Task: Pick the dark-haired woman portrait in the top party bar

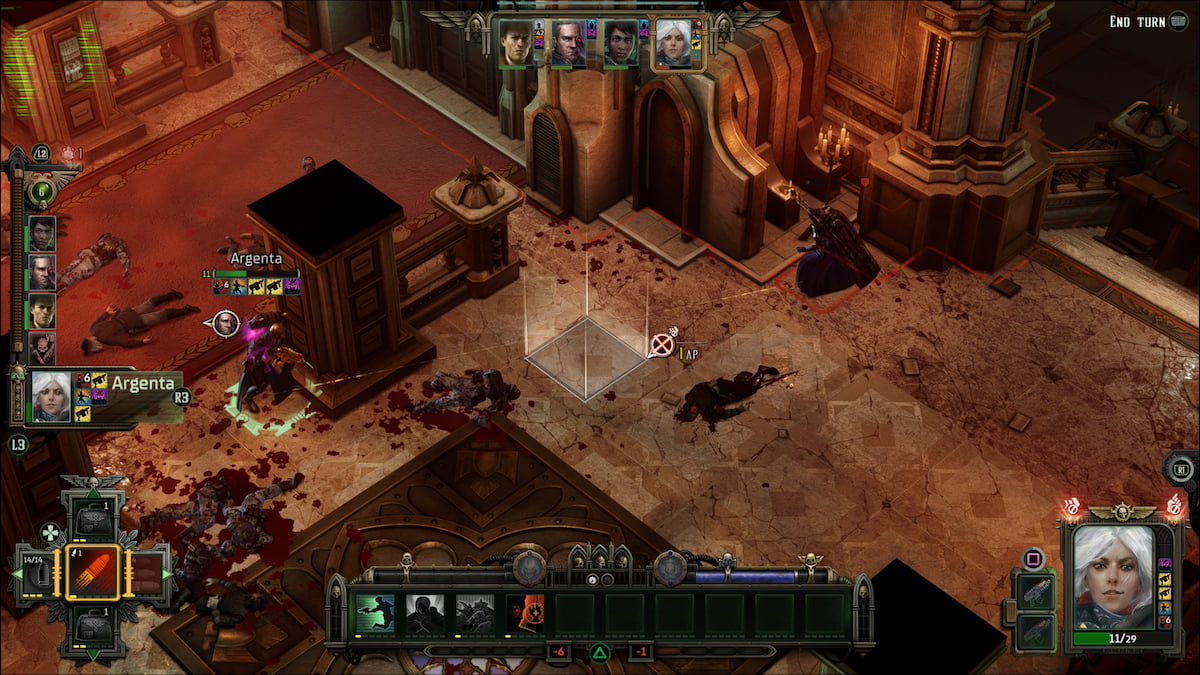Action: coord(621,45)
